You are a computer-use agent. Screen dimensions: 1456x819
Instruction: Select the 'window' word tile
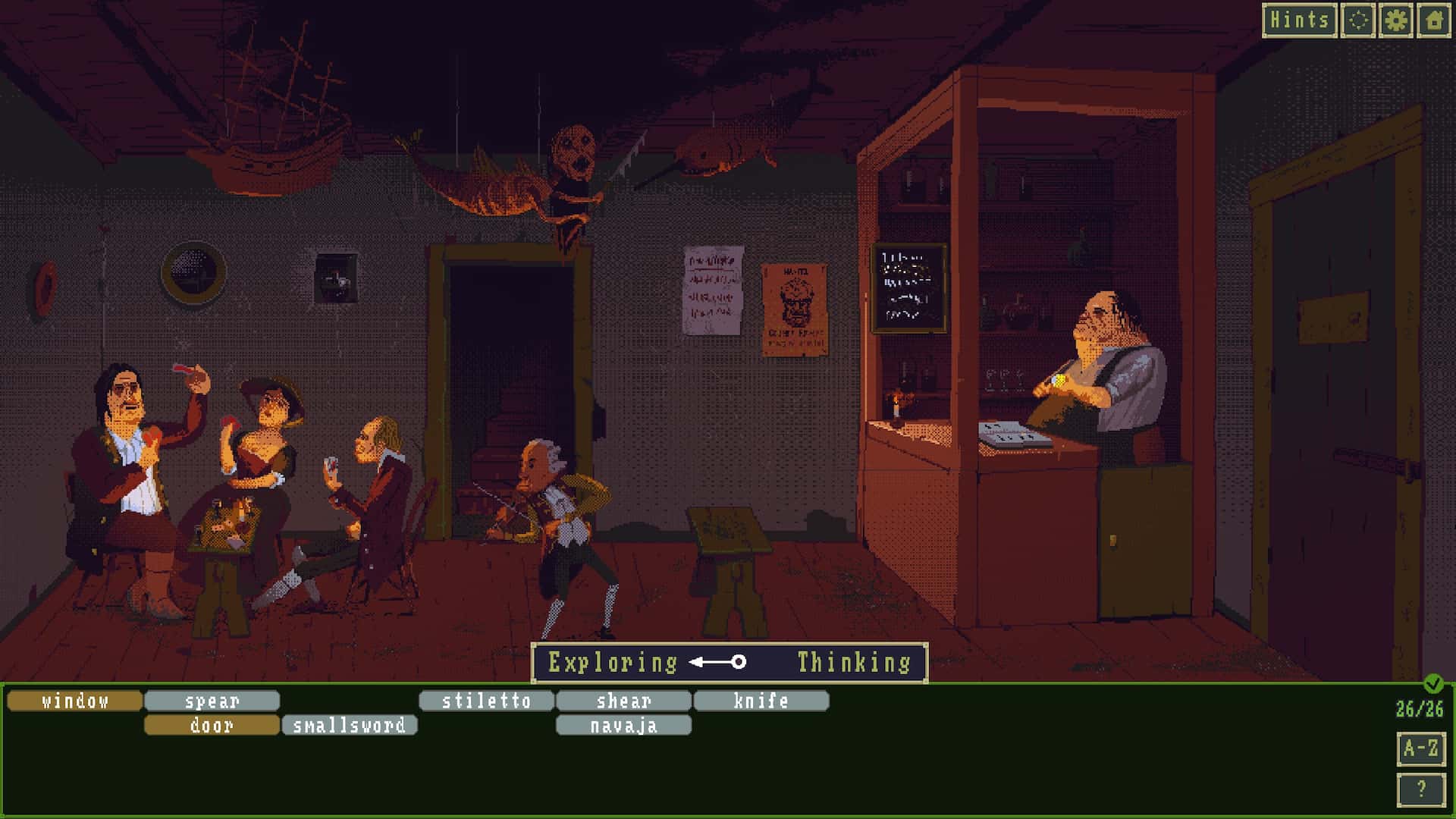[x=76, y=701]
